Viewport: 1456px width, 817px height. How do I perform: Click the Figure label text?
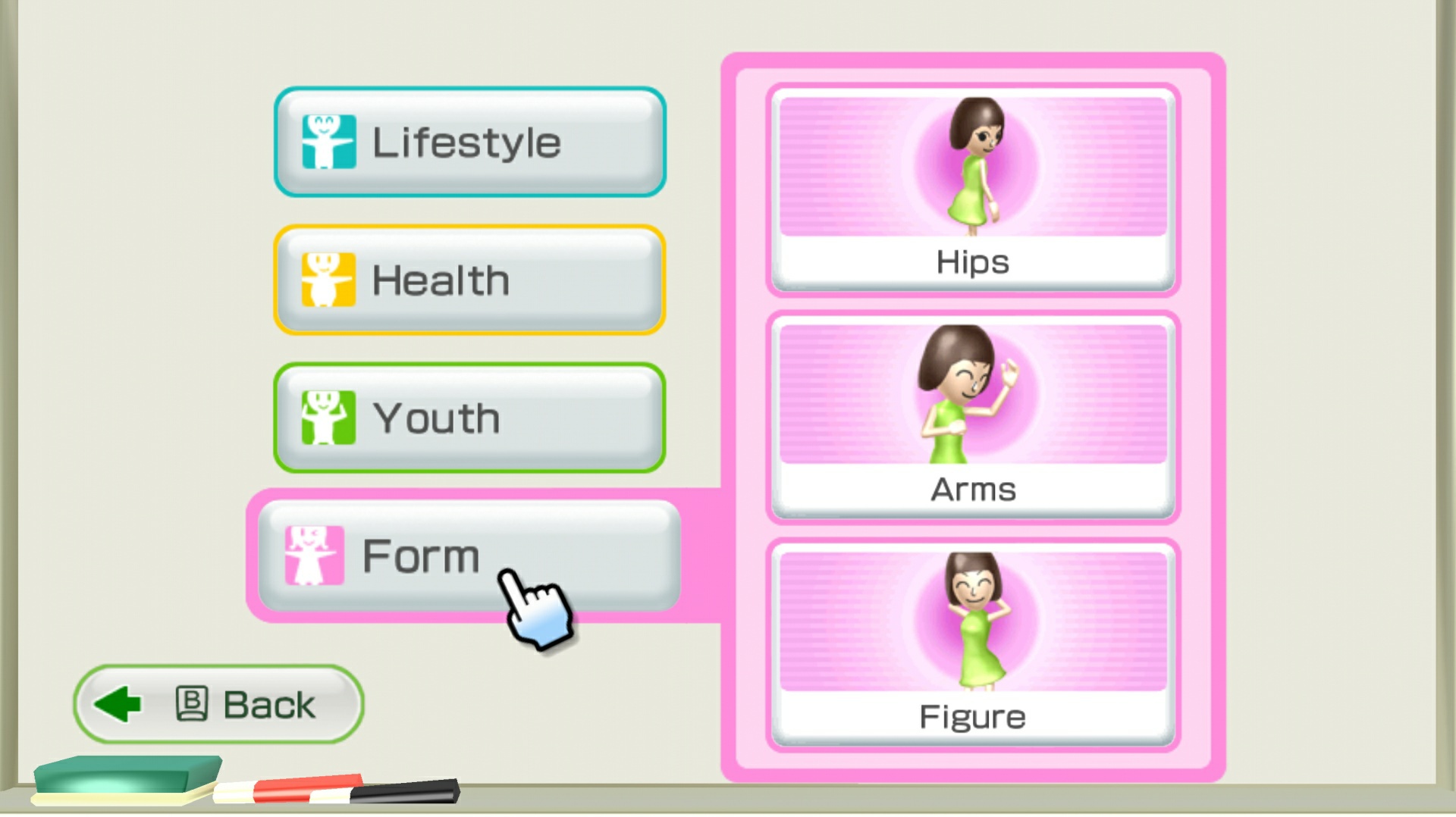pos(973,715)
